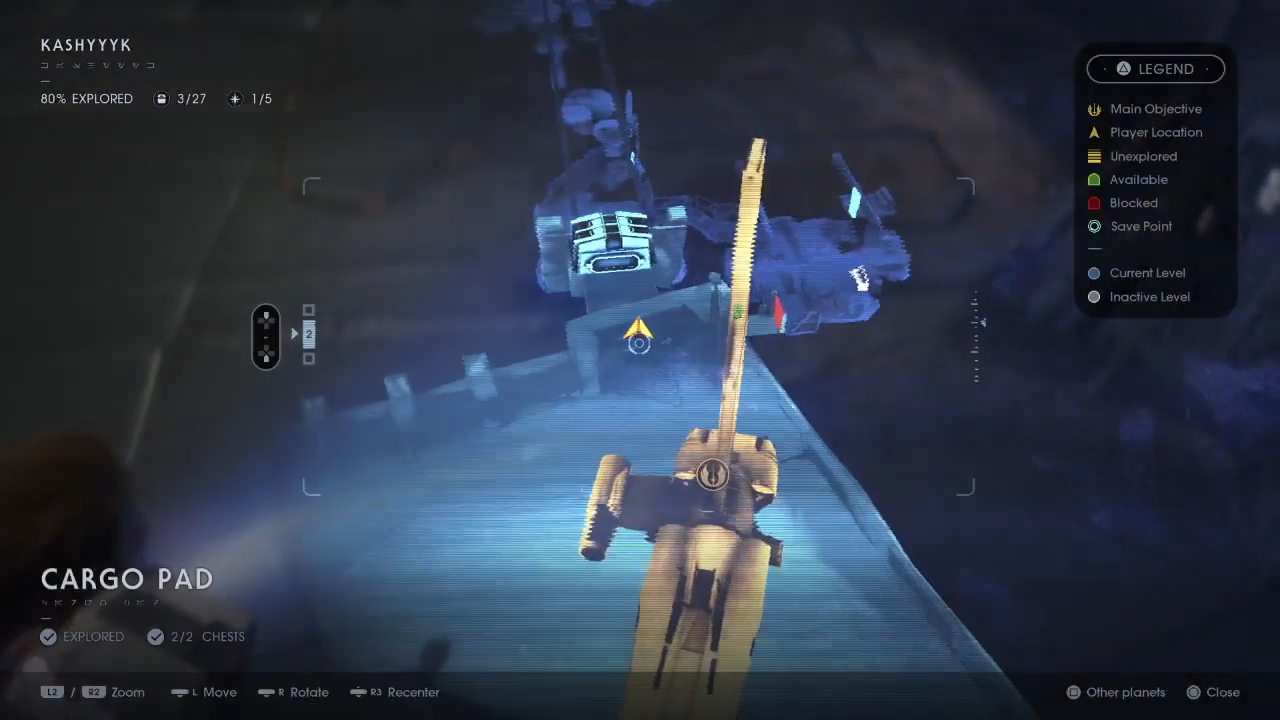This screenshot has height=720, width=1280.
Task: Select the Current Level radio indicator
Action: (1094, 273)
